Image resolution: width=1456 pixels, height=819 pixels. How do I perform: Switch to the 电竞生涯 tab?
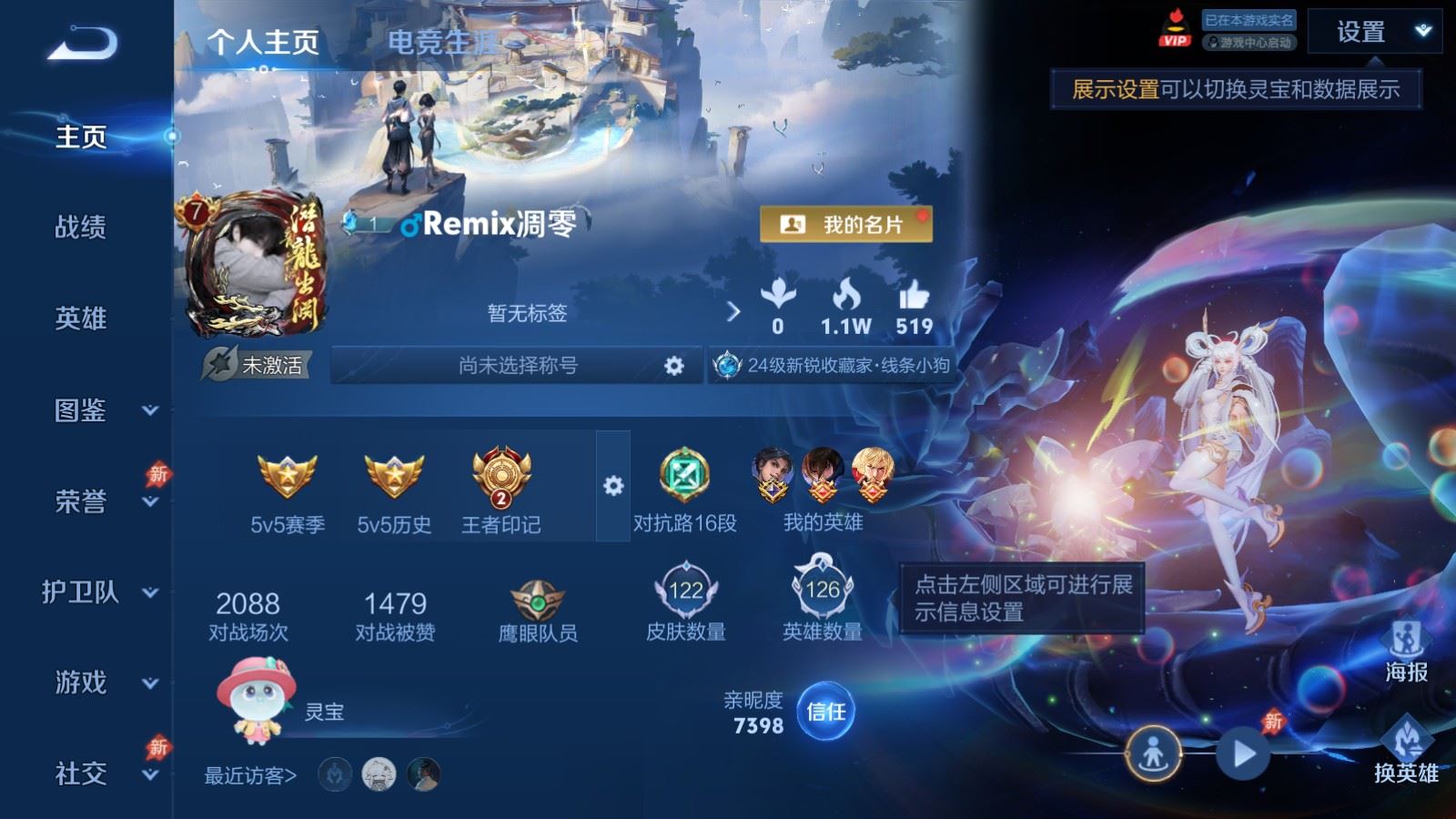pos(442,42)
